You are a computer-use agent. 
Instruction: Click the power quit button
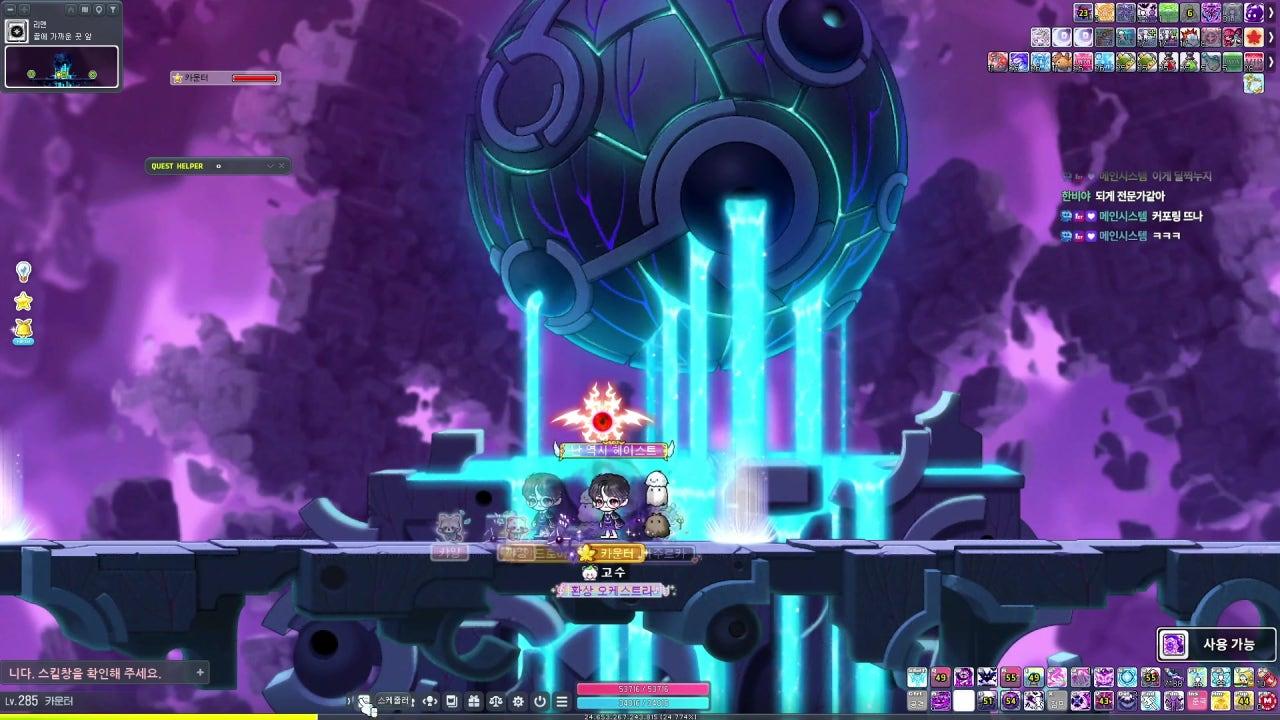coord(540,702)
